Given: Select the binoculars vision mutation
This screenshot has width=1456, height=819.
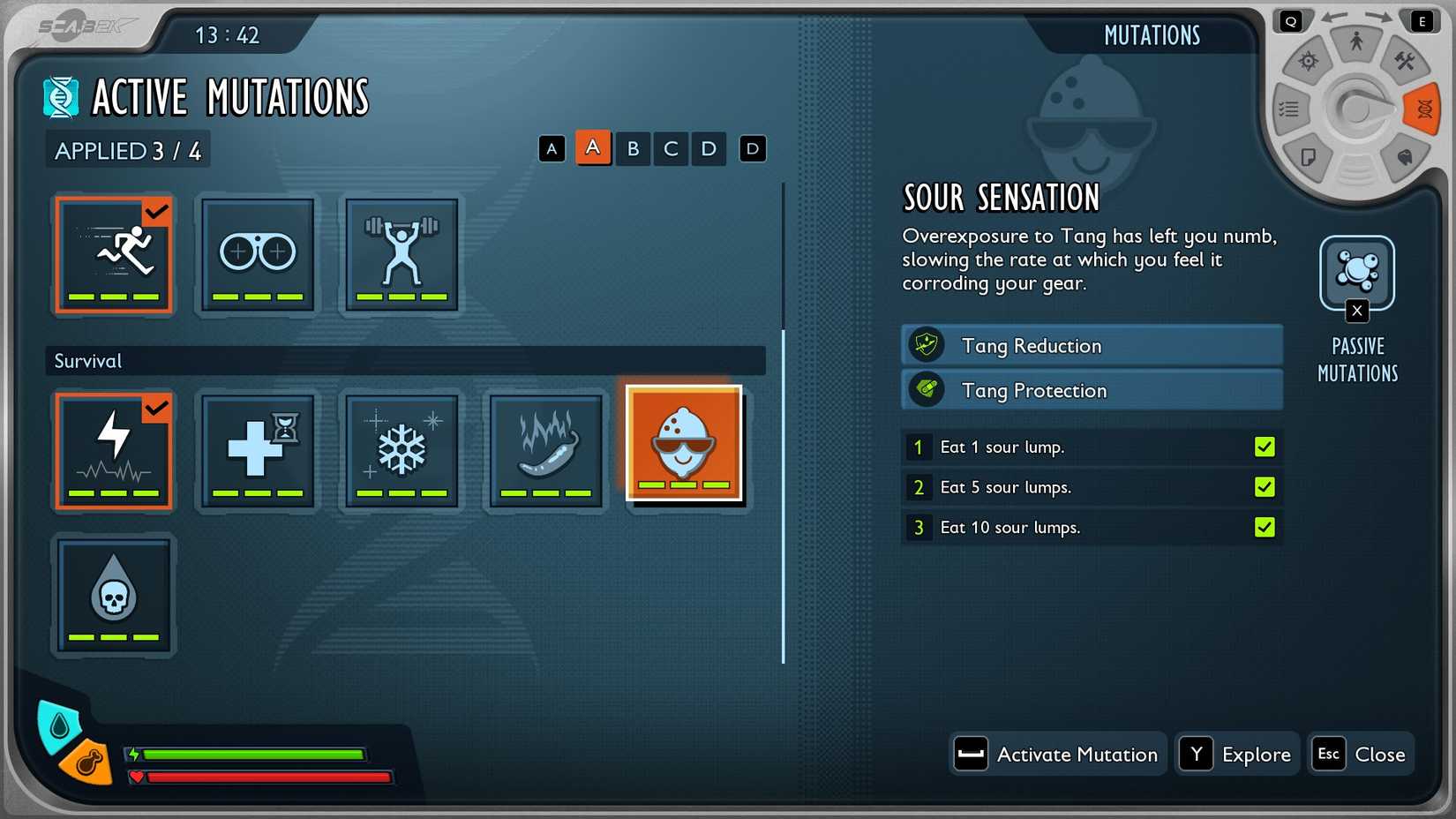Looking at the screenshot, I should pos(257,255).
